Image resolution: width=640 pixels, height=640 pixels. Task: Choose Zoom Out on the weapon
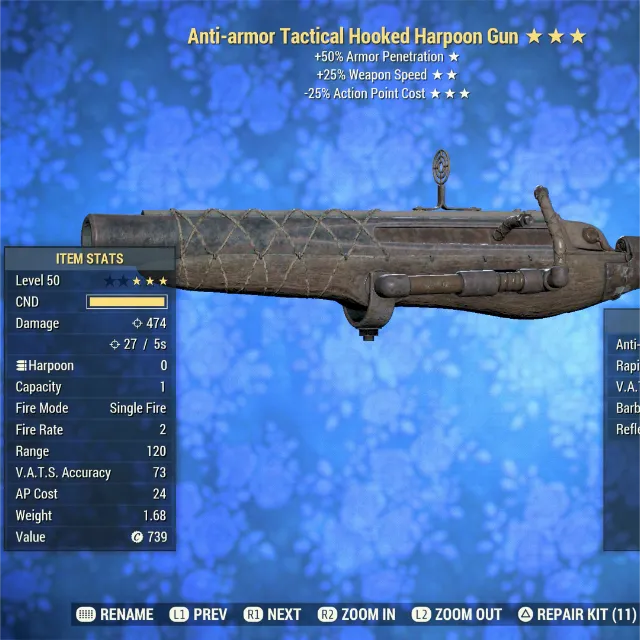click(x=455, y=614)
